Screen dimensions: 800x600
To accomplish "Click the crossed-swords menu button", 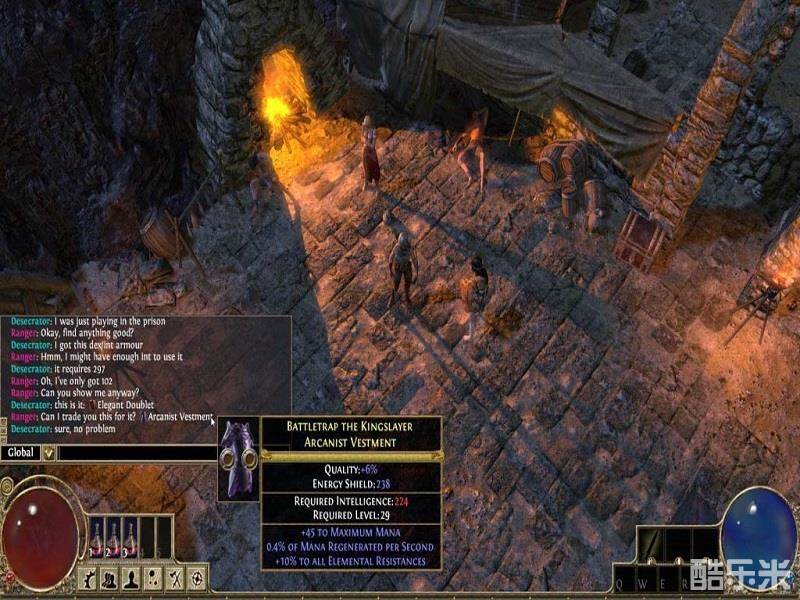I will click(175, 578).
